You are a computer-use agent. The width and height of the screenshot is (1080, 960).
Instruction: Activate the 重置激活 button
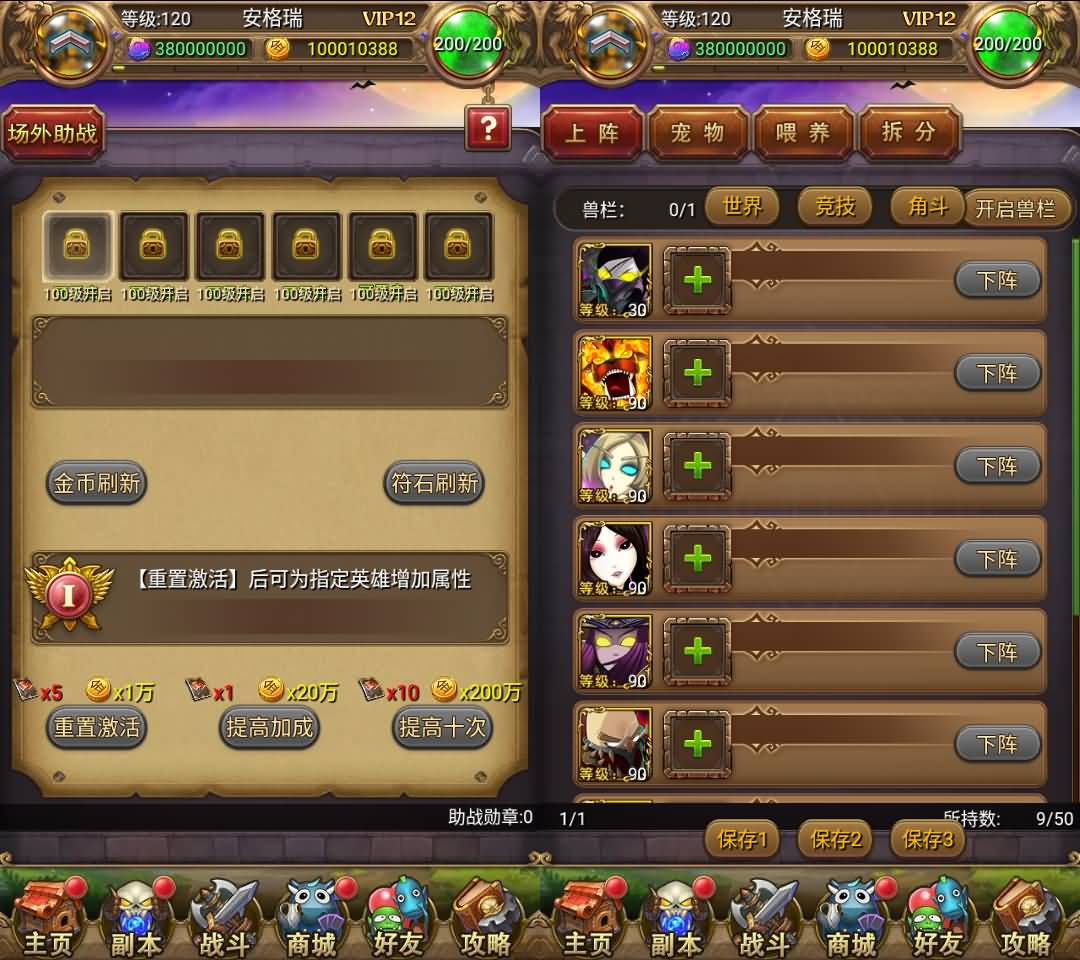click(97, 727)
